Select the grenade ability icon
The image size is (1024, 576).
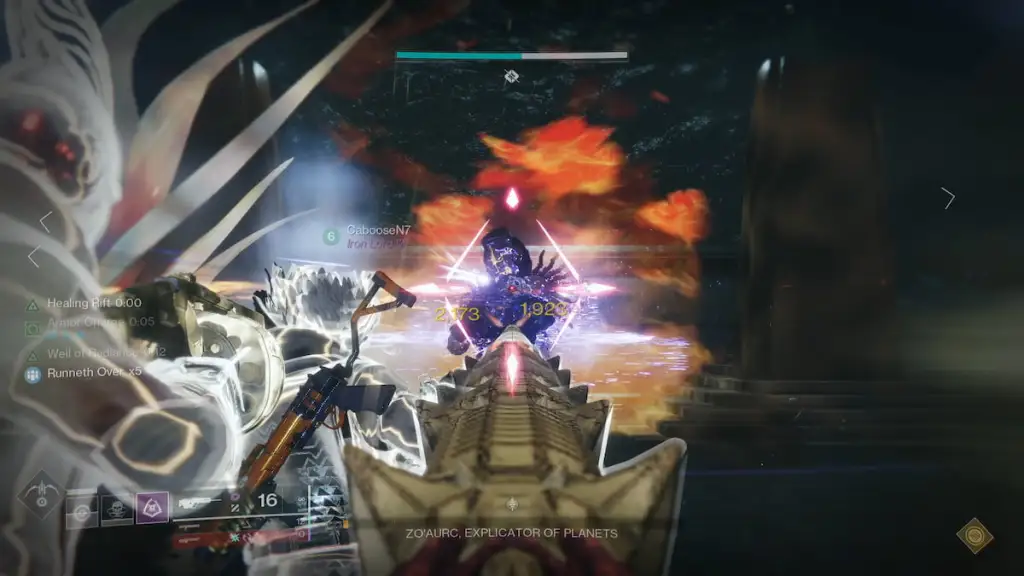click(82, 512)
